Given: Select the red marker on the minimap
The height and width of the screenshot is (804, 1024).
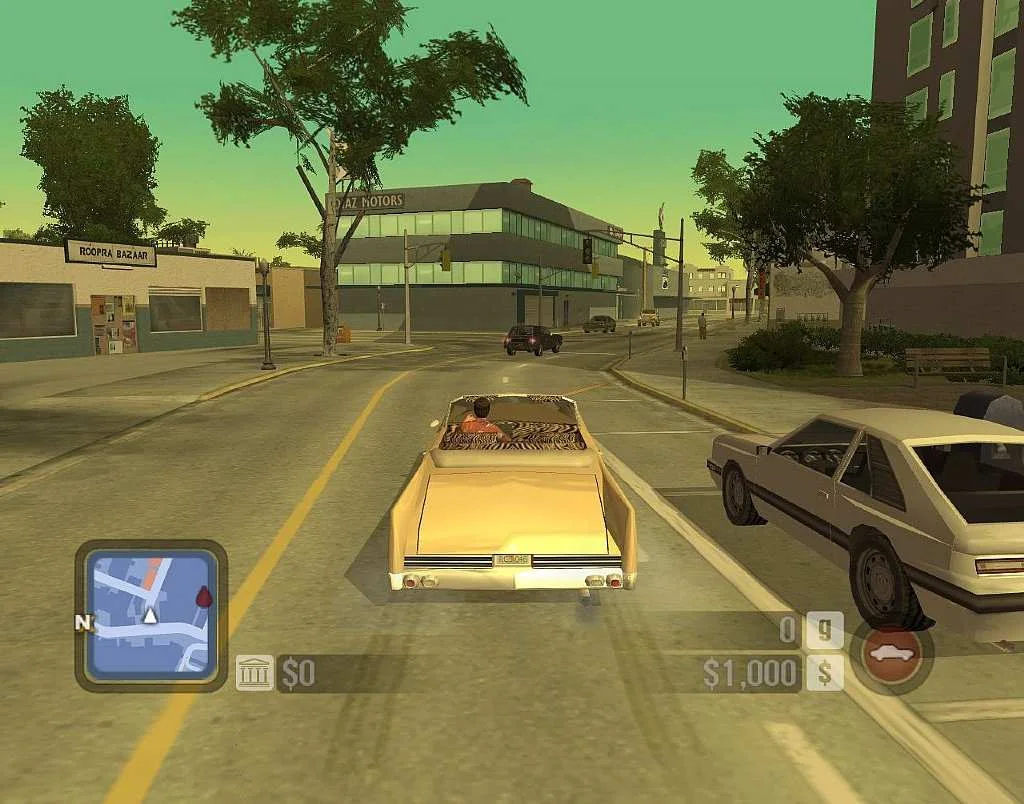Looking at the screenshot, I should [x=204, y=597].
